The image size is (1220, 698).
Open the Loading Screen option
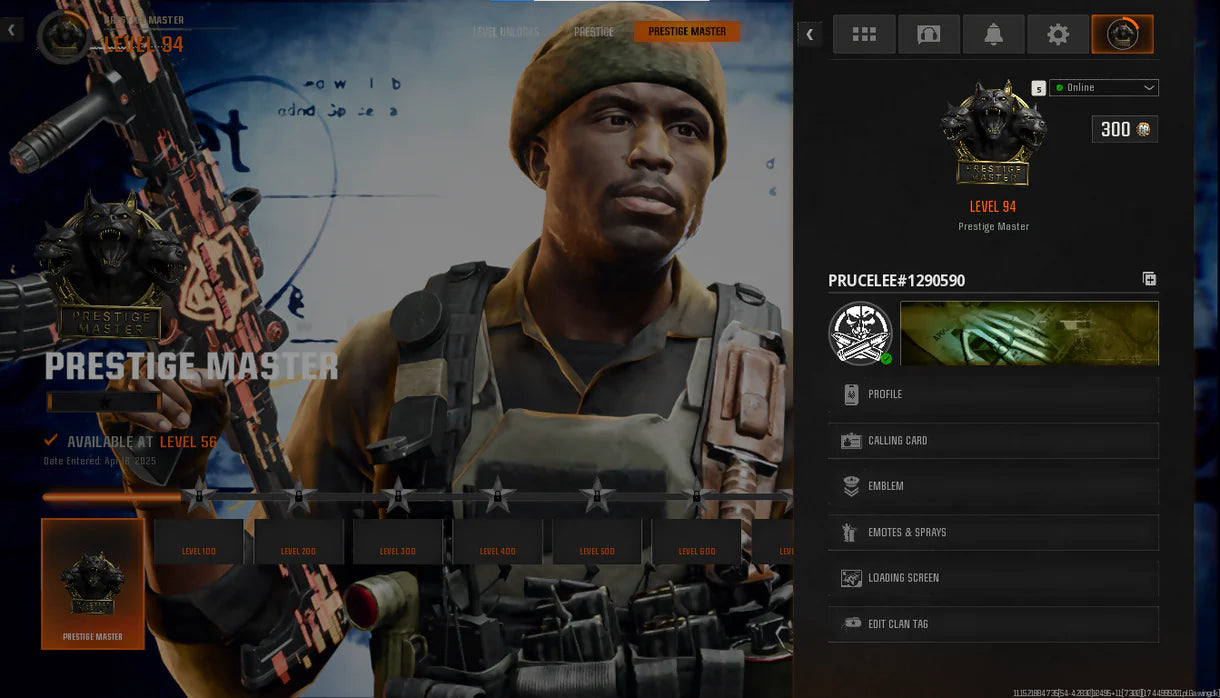click(x=993, y=578)
